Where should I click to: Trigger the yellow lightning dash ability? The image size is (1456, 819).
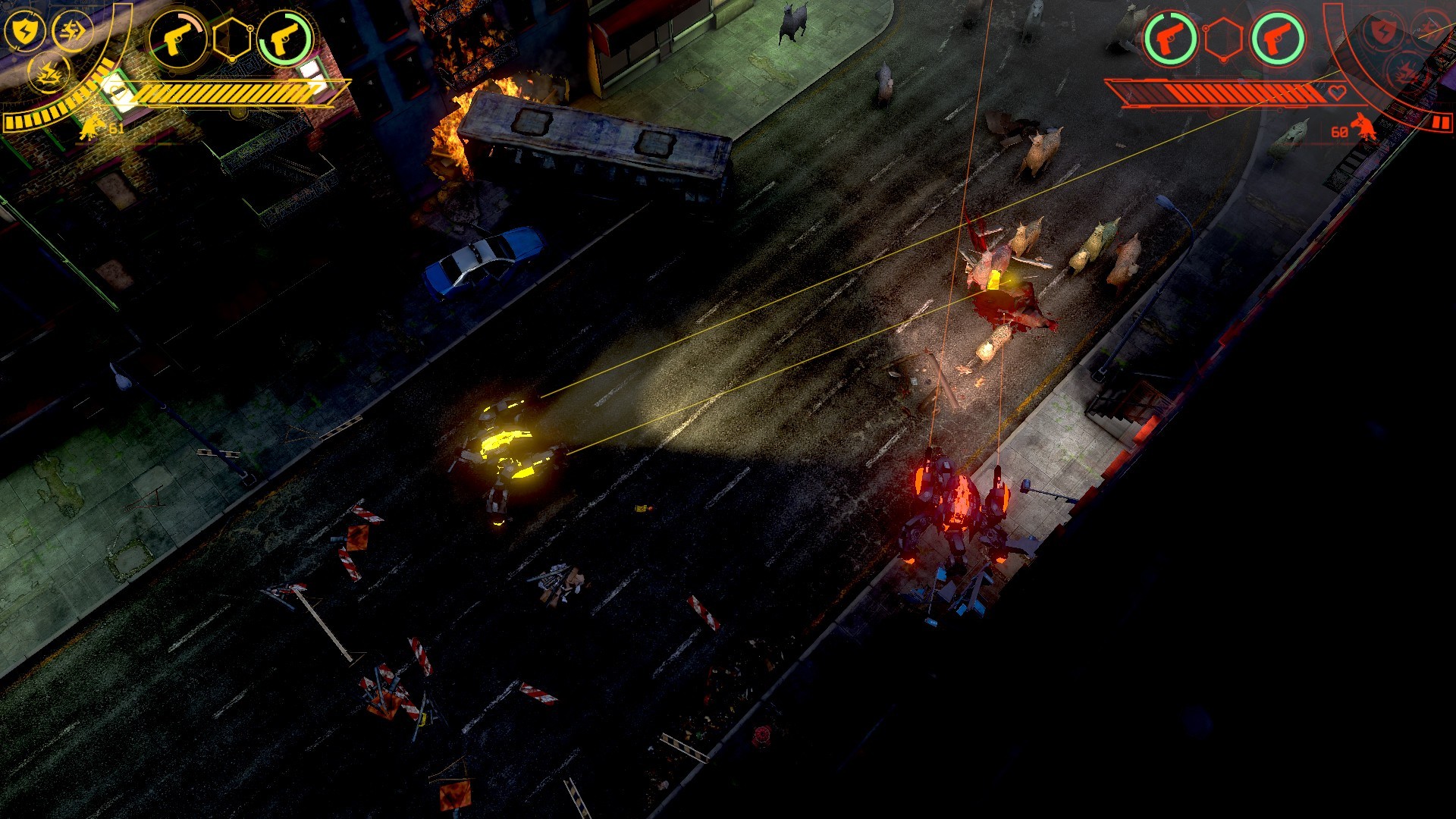click(73, 31)
